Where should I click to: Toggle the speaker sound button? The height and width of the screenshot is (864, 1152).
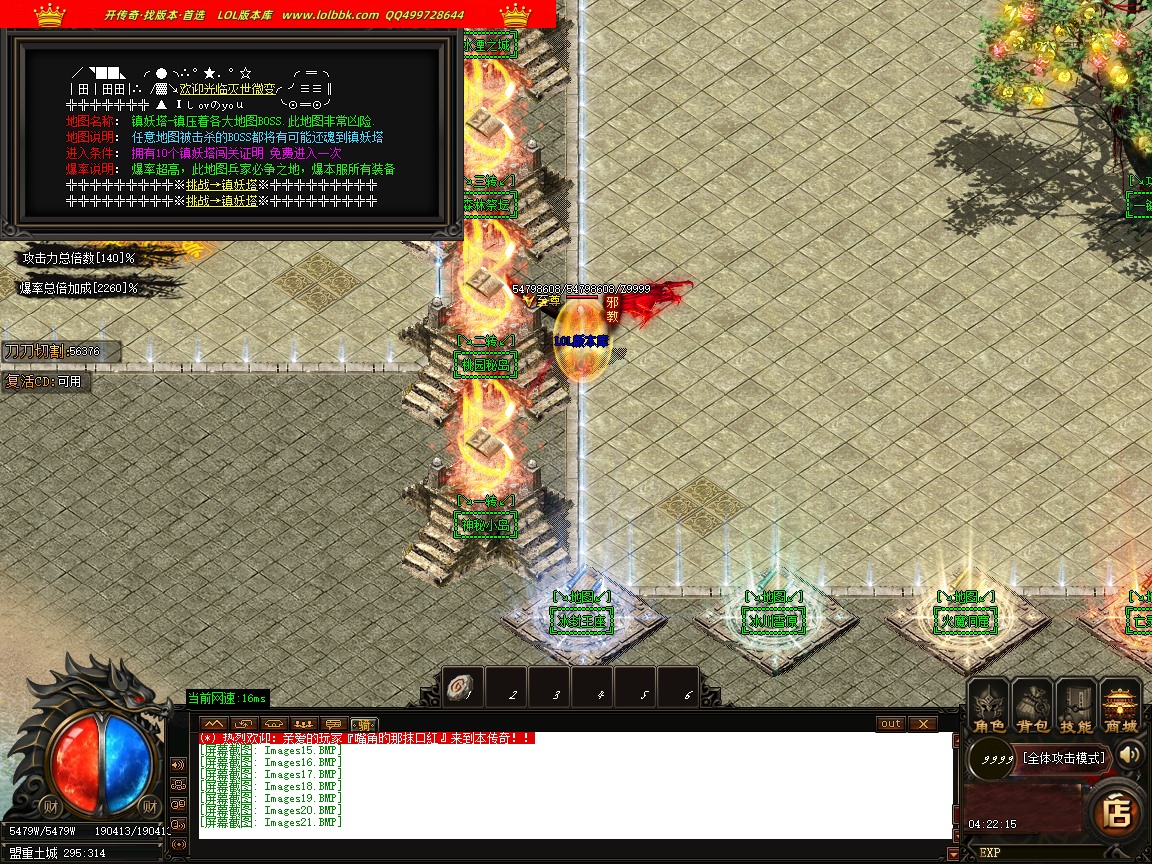point(1130,754)
